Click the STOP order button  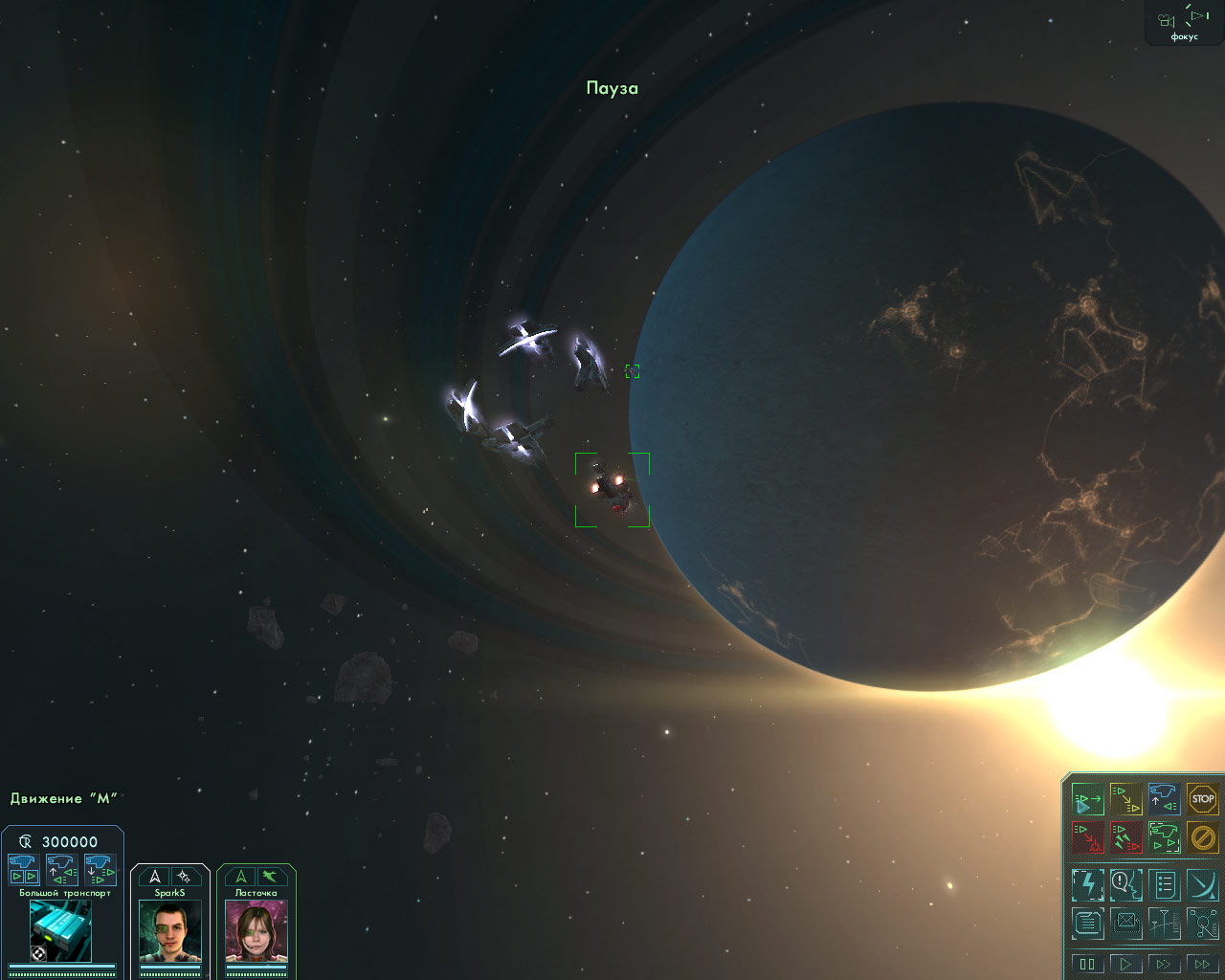pos(1202,798)
